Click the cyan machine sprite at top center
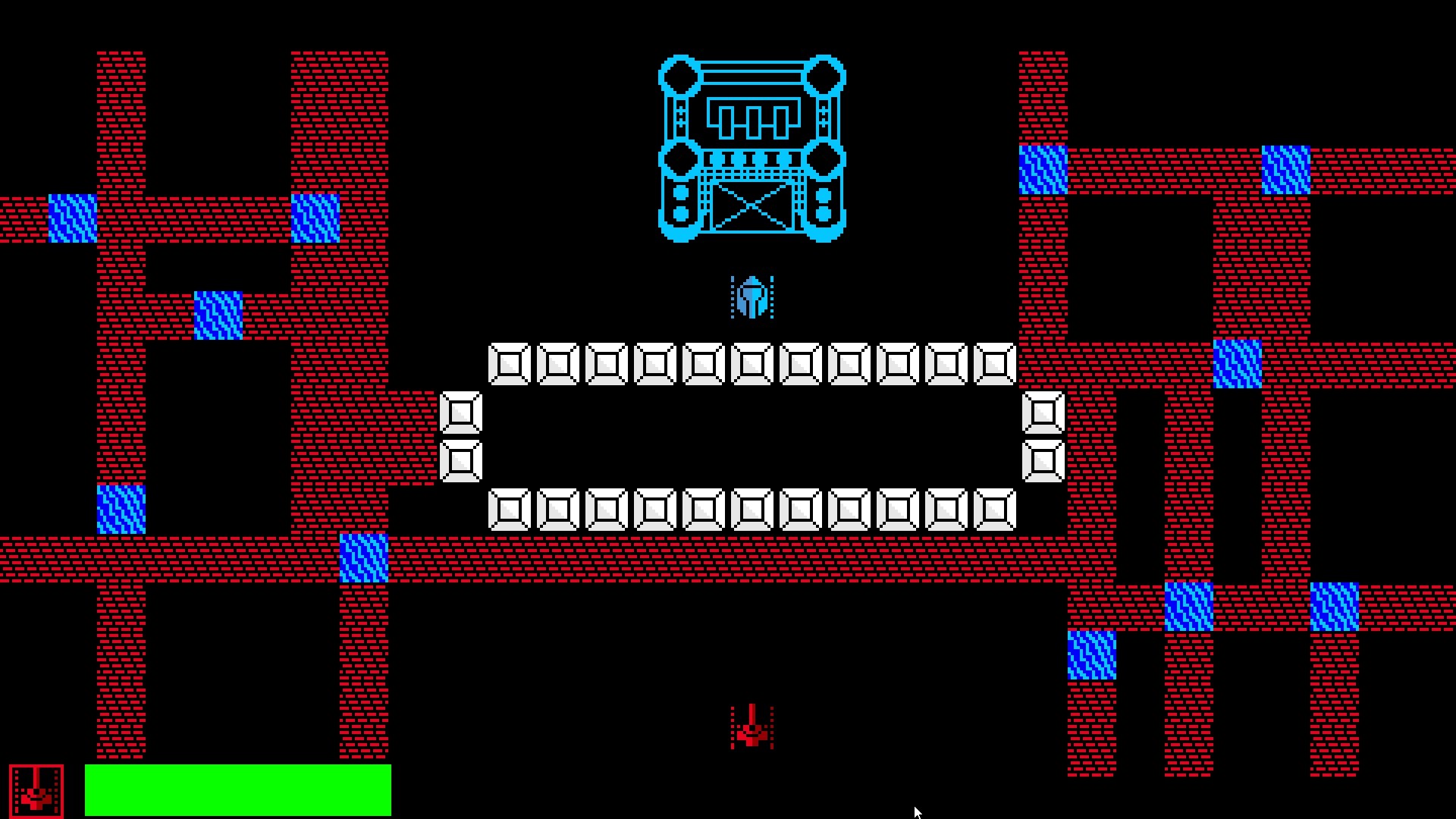The image size is (1456, 819). coord(755,148)
